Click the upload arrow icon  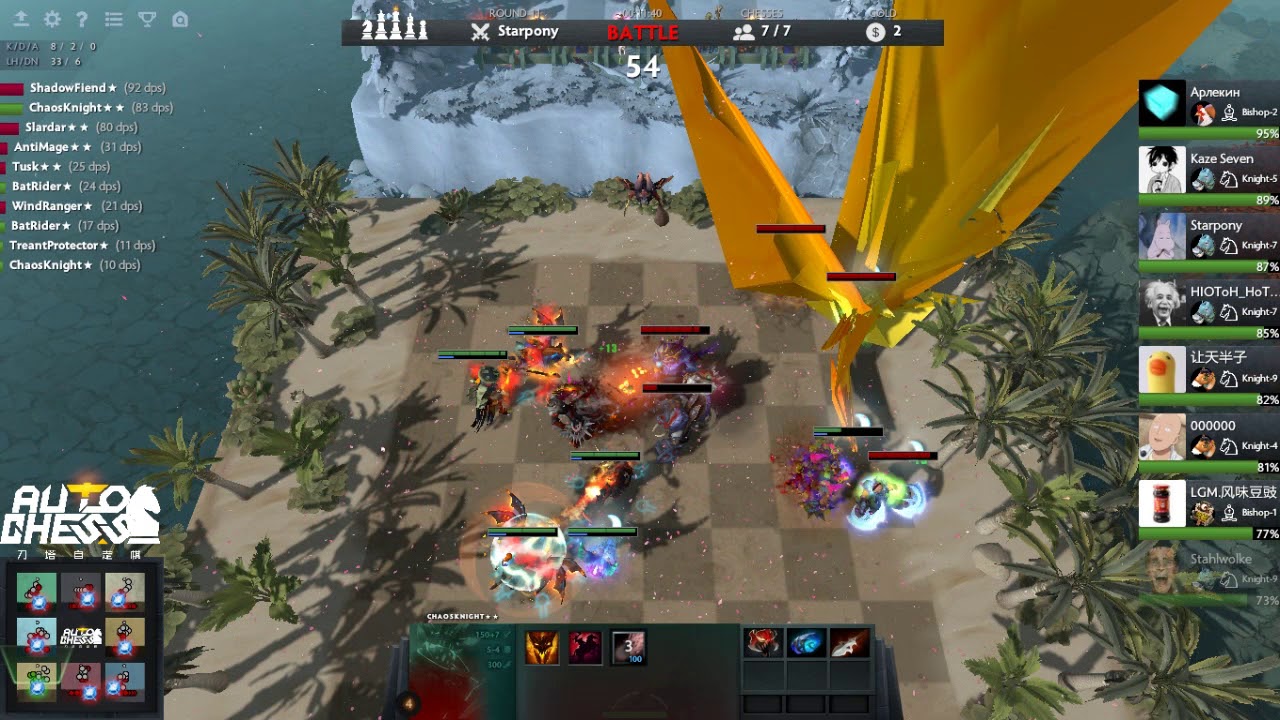click(21, 19)
